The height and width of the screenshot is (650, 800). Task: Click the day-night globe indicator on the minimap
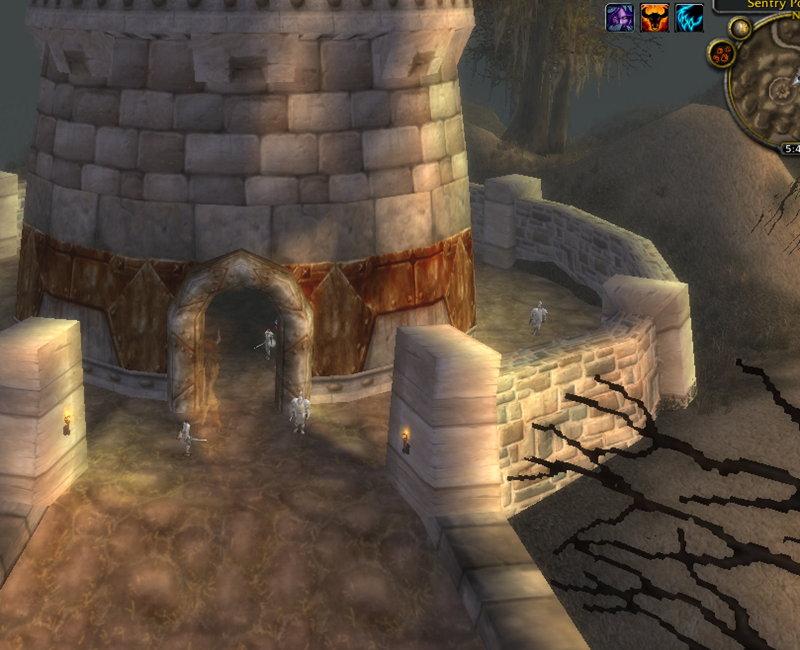[x=740, y=27]
